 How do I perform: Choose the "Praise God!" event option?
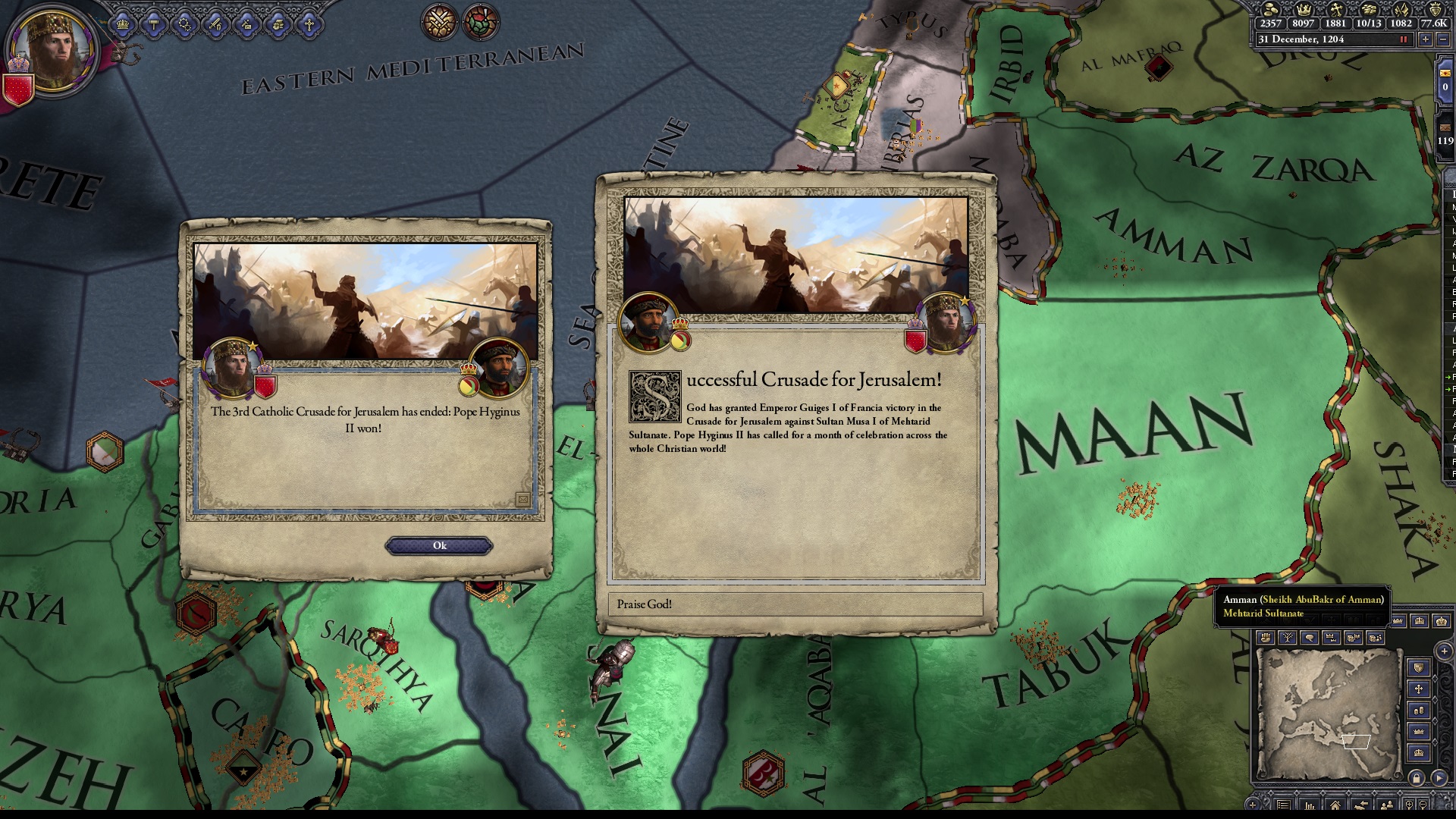(x=795, y=604)
